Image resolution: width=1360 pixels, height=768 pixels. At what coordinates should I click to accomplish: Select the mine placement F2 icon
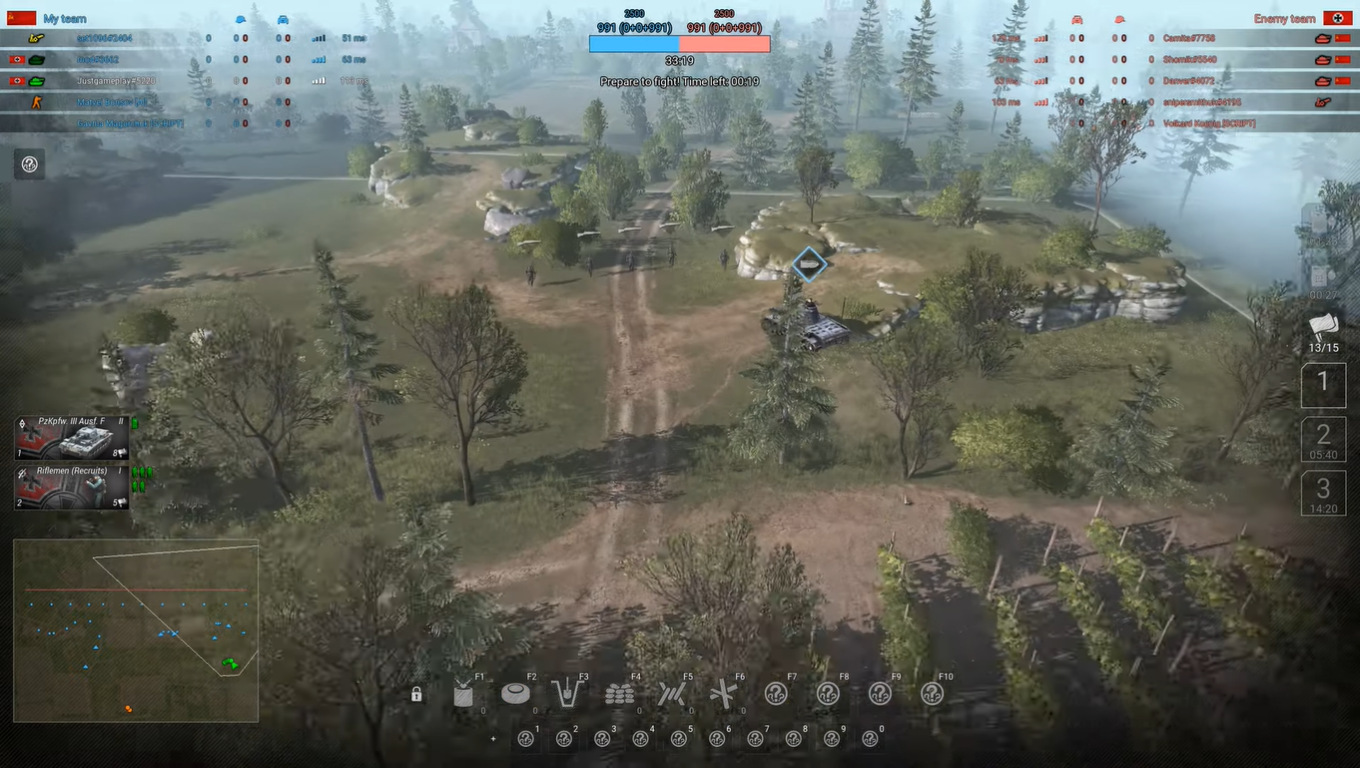pos(516,692)
